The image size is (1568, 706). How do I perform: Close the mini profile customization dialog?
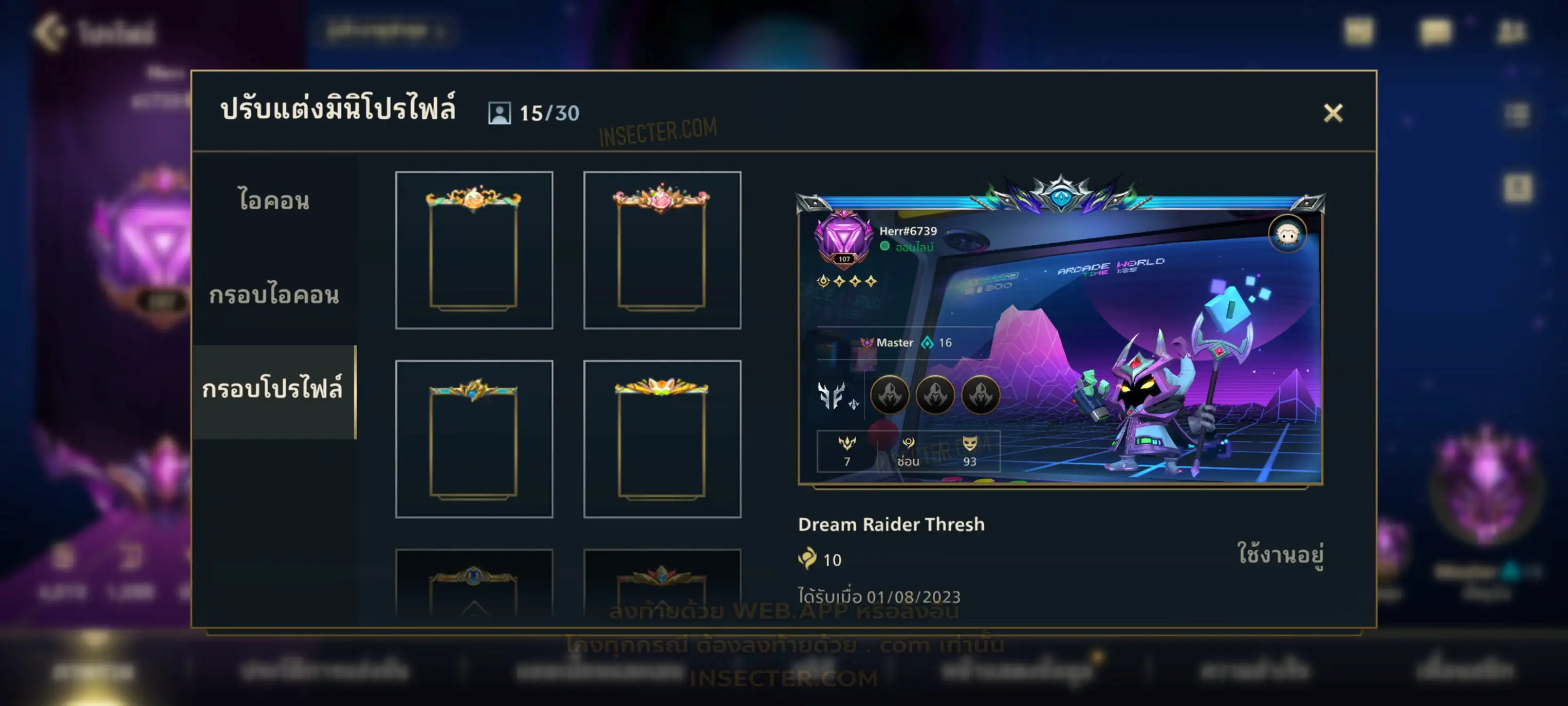pyautogui.click(x=1333, y=113)
